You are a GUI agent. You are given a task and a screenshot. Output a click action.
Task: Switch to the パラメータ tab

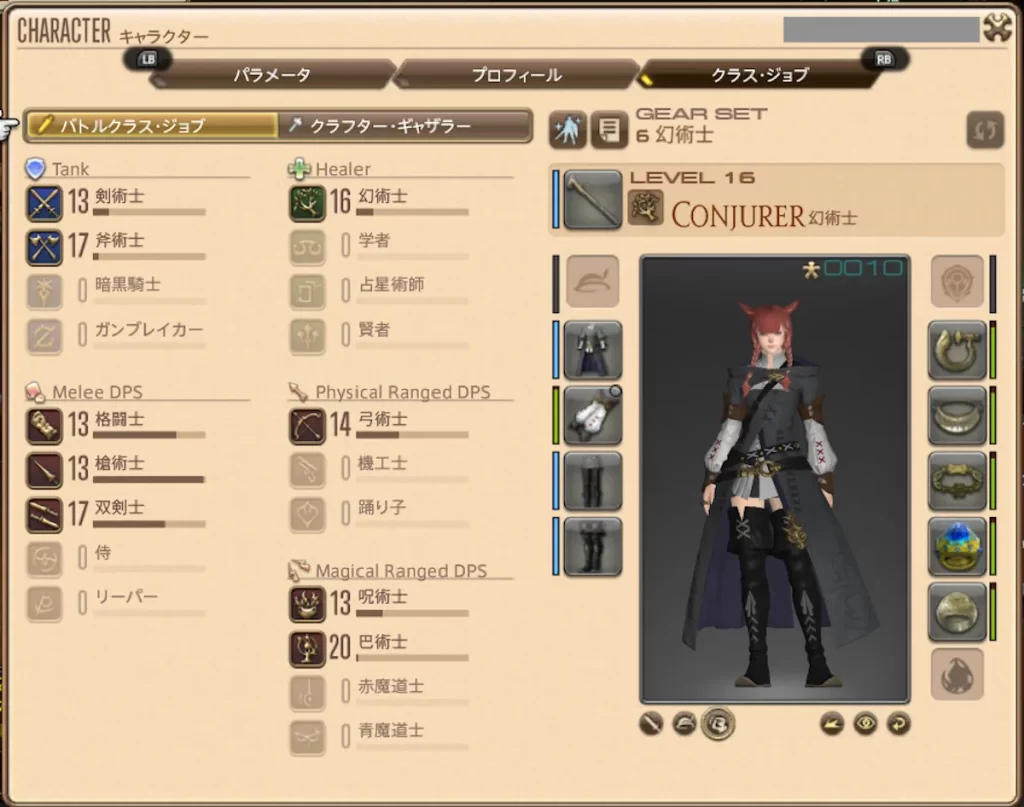pos(272,75)
